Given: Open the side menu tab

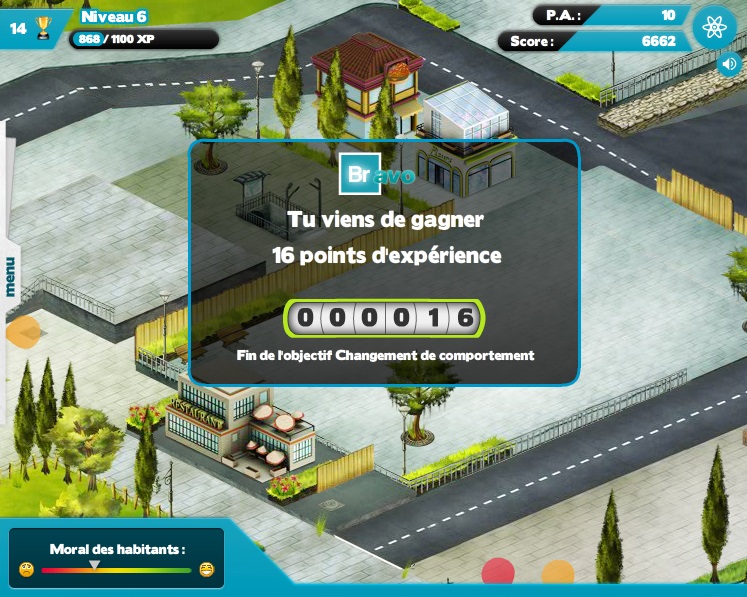Looking at the screenshot, I should coord(9,276).
